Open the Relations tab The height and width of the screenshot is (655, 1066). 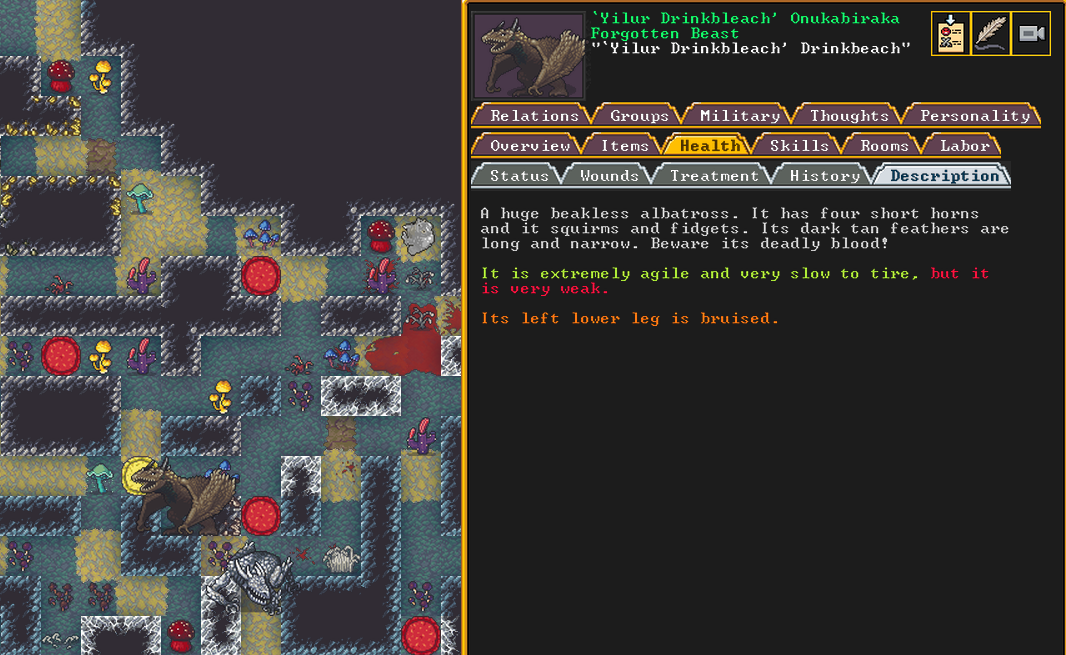[534, 116]
